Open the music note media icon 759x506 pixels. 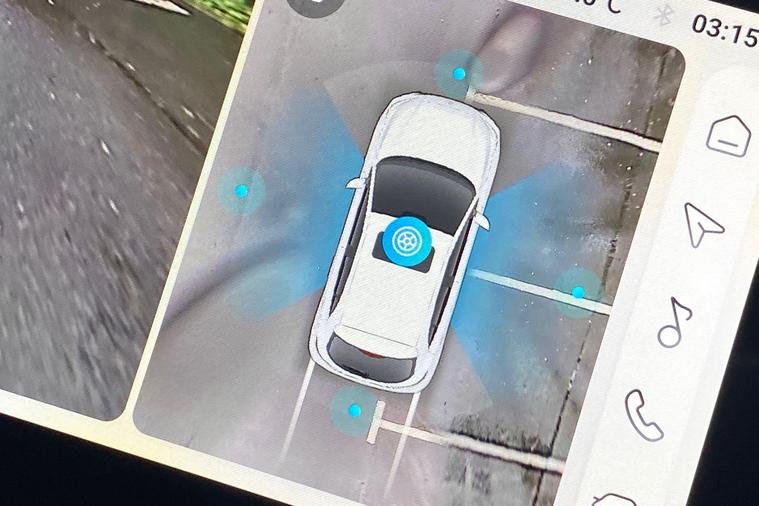(x=674, y=321)
